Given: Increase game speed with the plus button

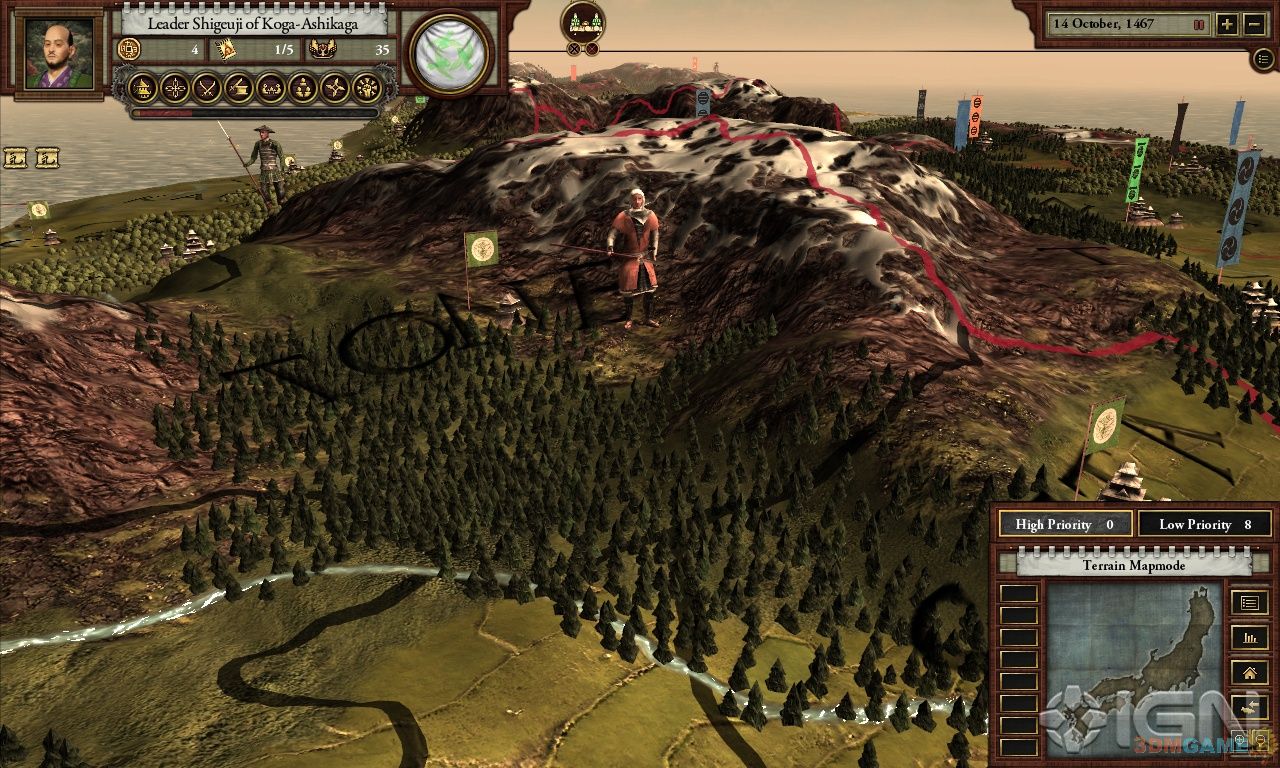Looking at the screenshot, I should (1227, 25).
